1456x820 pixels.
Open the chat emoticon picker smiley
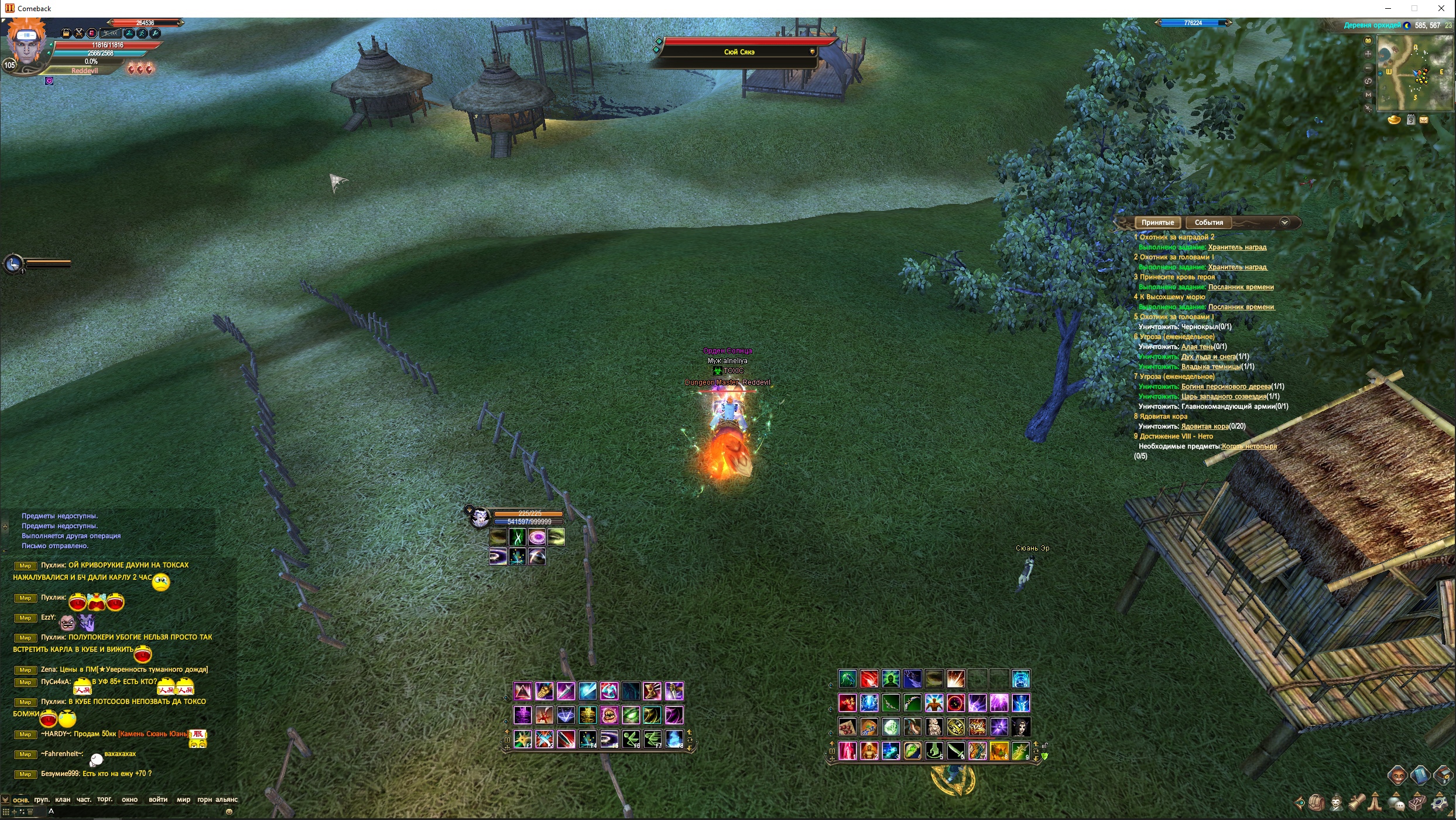pyautogui.click(x=229, y=812)
